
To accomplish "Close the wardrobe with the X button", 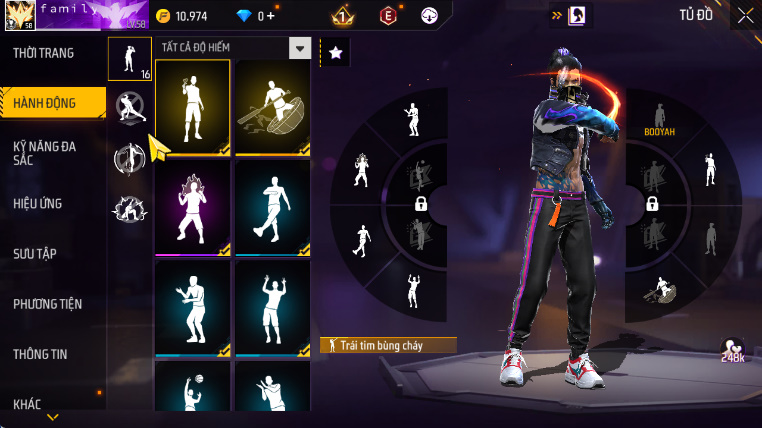I will (745, 15).
